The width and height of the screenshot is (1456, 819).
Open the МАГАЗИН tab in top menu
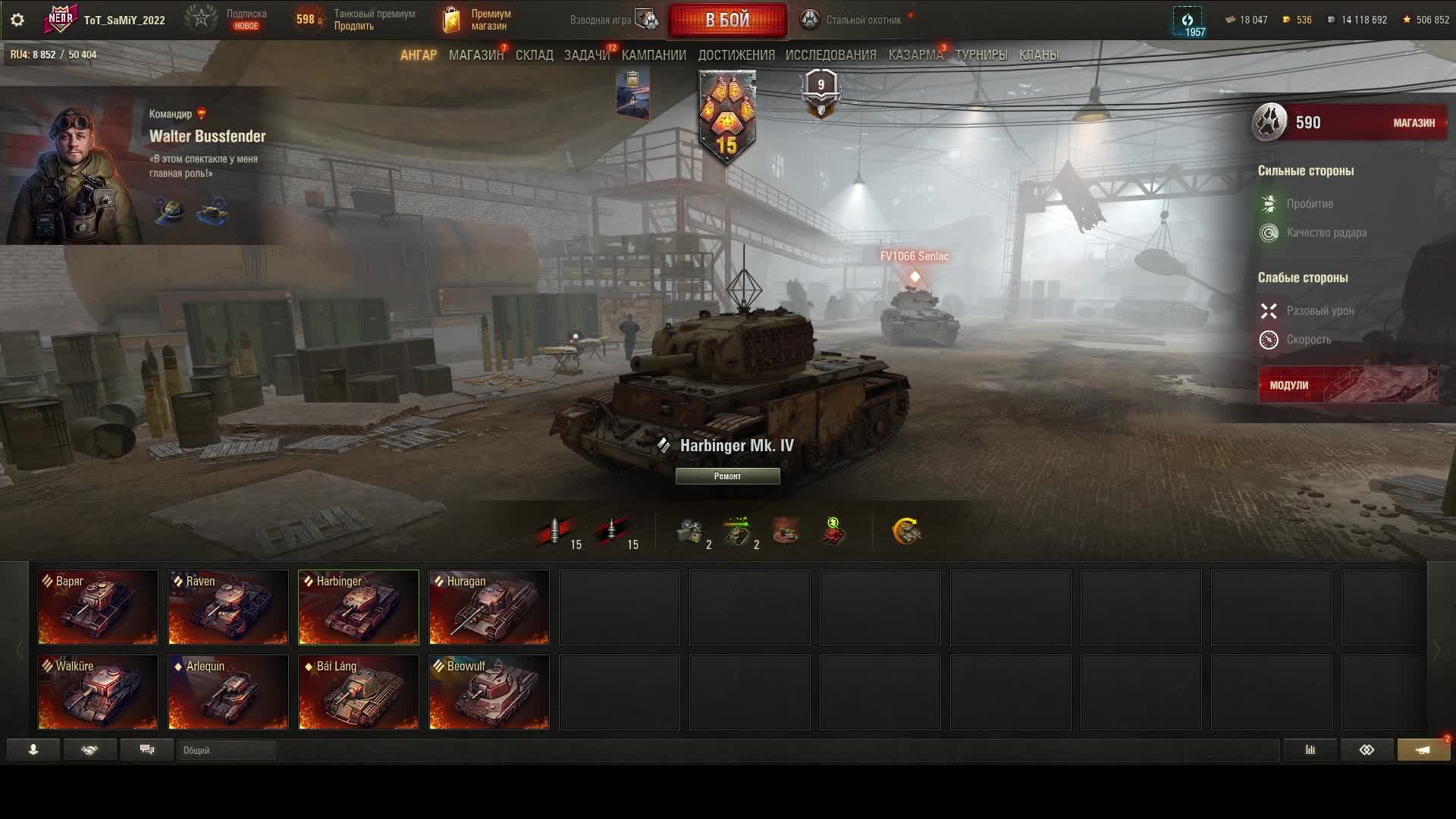475,55
